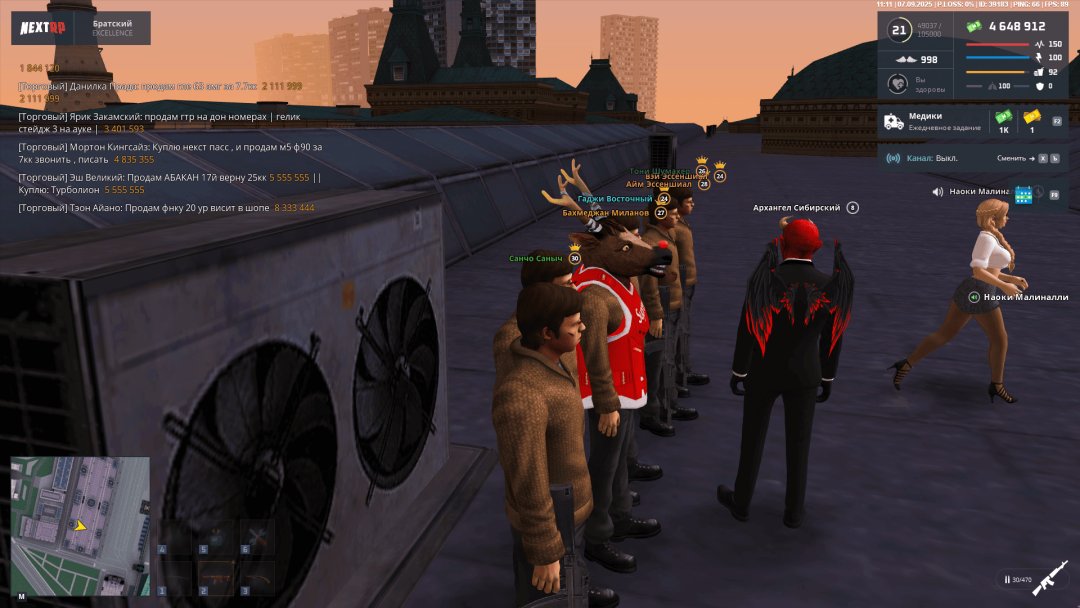
Task: Select the shotgun in hotbar slot 3
Action: pos(256,577)
